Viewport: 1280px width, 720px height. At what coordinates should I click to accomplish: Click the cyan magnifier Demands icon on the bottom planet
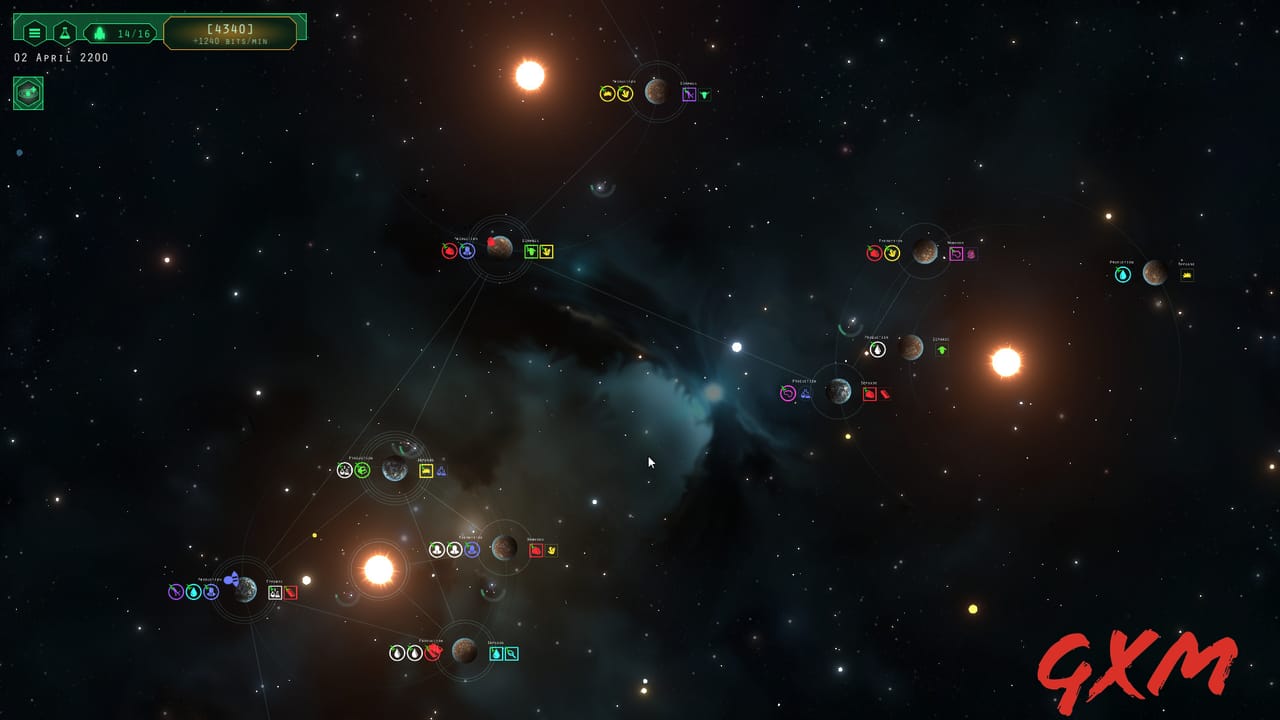click(512, 653)
